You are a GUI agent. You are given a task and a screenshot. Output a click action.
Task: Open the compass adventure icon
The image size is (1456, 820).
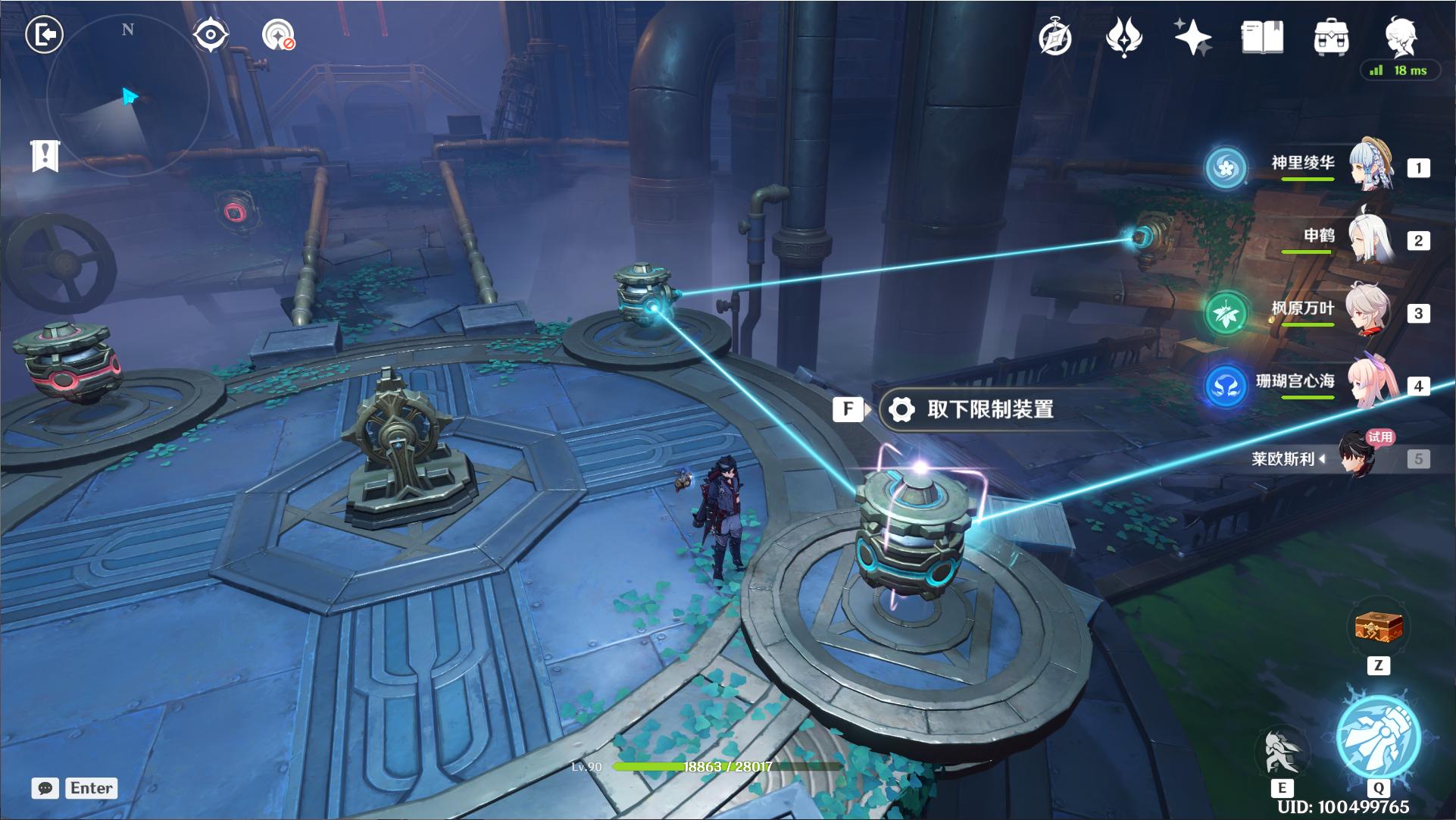click(1055, 37)
